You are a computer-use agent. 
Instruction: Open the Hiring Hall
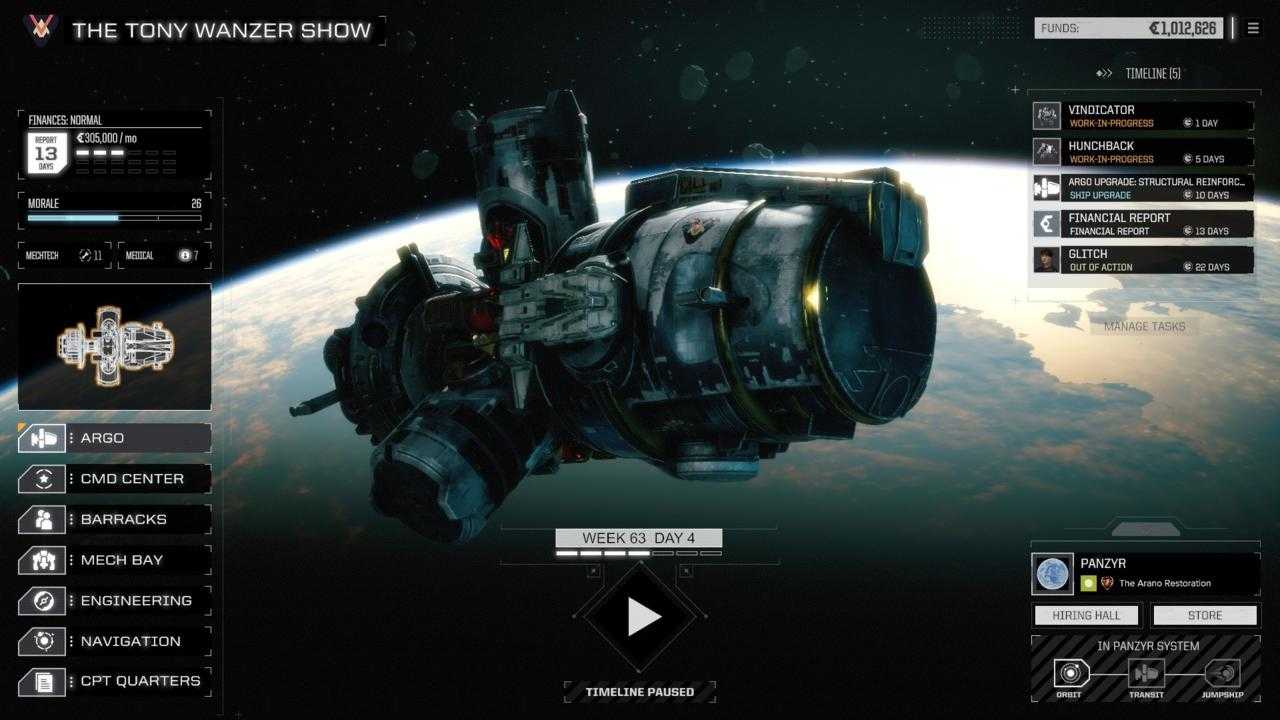(1086, 615)
